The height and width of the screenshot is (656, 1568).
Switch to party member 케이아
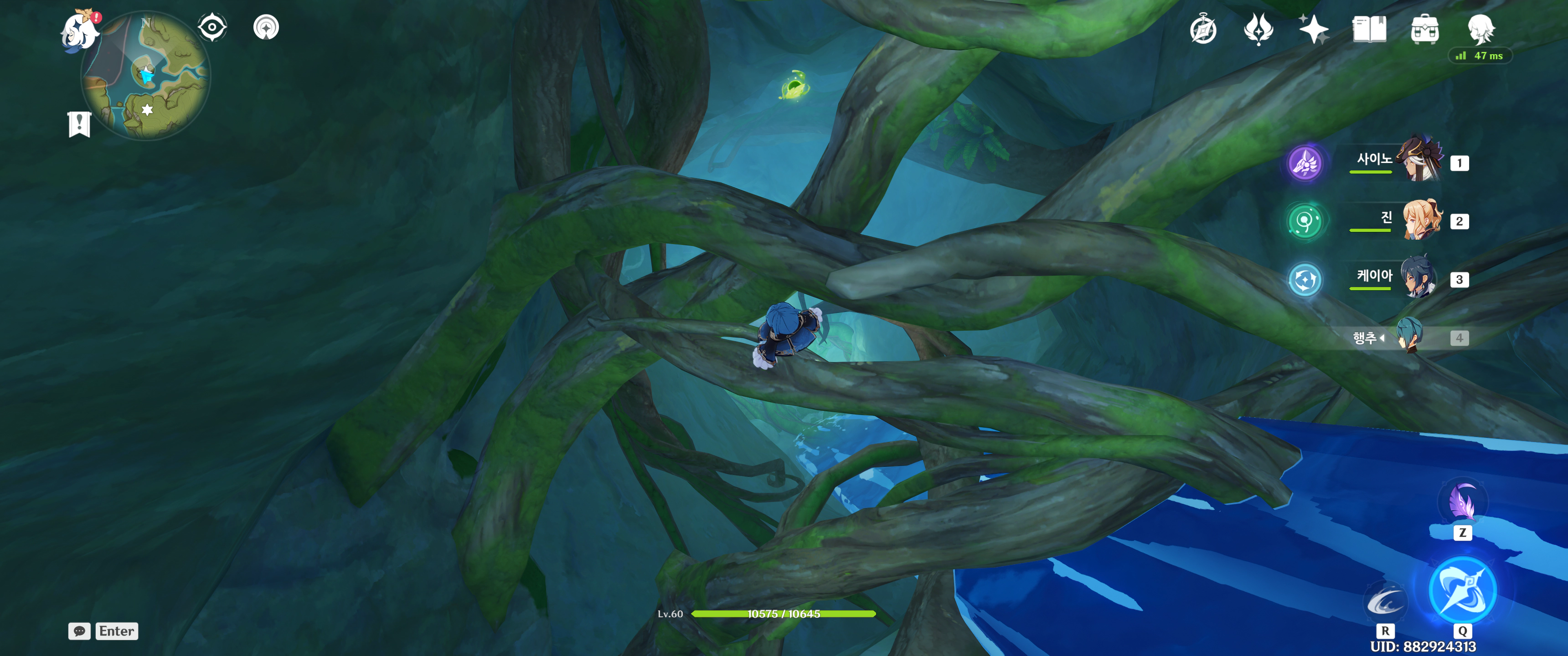click(x=1418, y=278)
